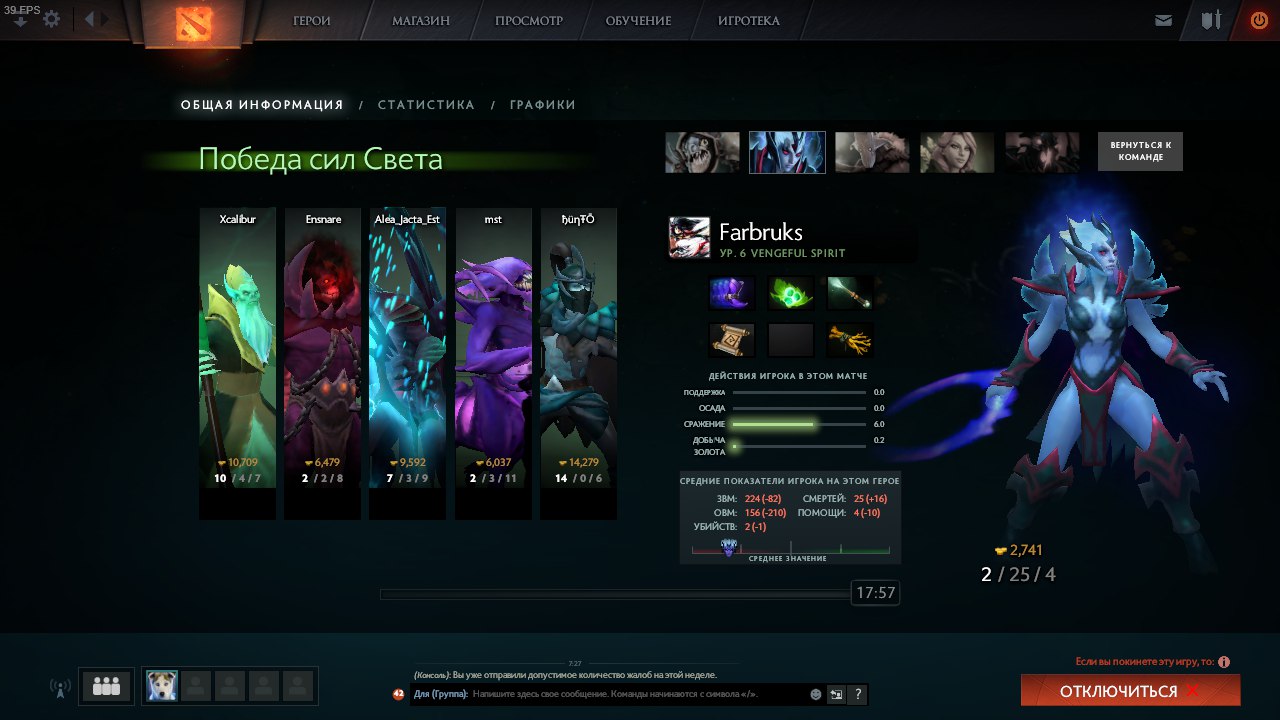Click the Tango item icon in inventory
Viewport: 1280px width, 720px height.
tap(790, 291)
